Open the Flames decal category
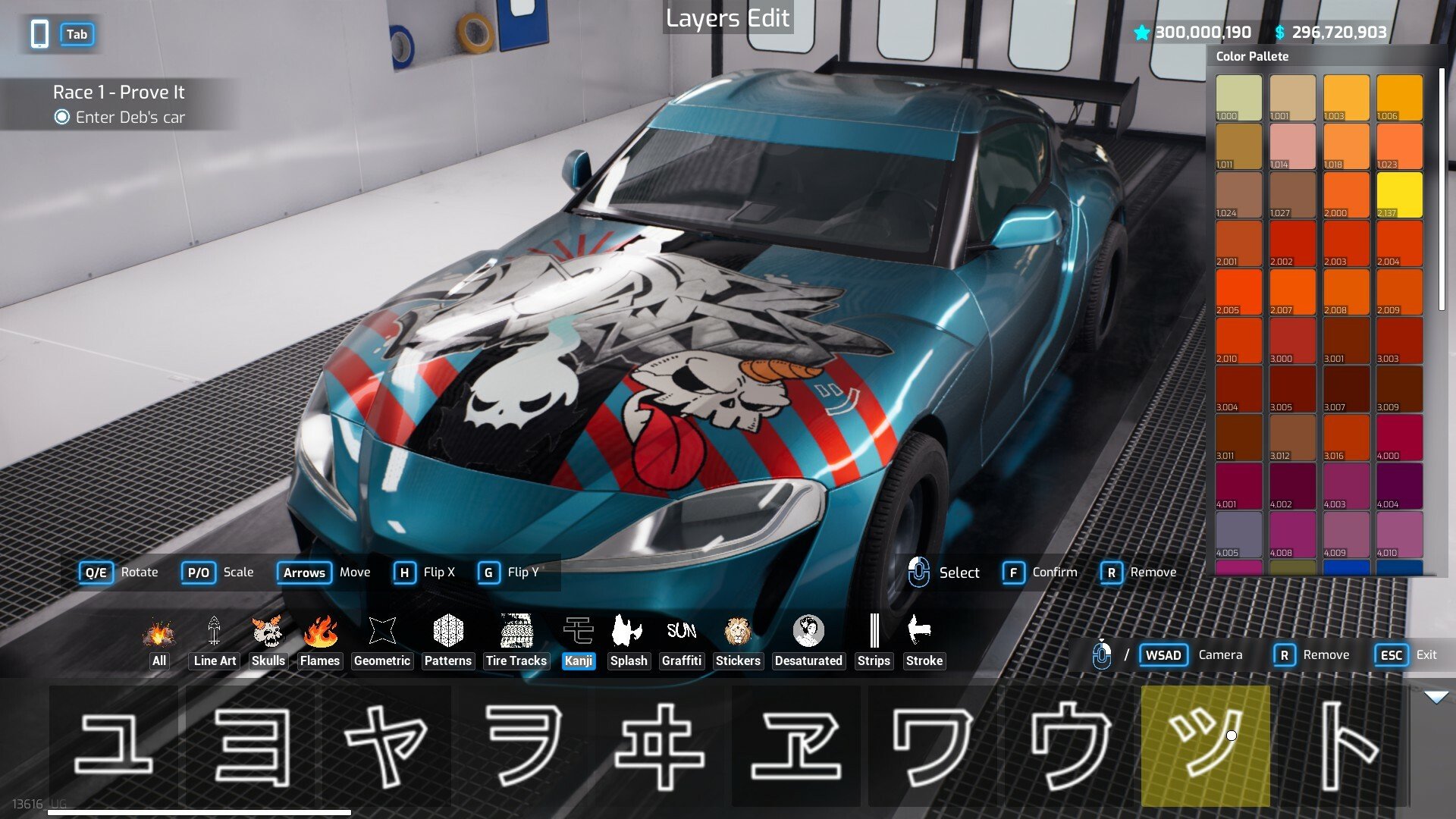1456x819 pixels. [x=319, y=642]
